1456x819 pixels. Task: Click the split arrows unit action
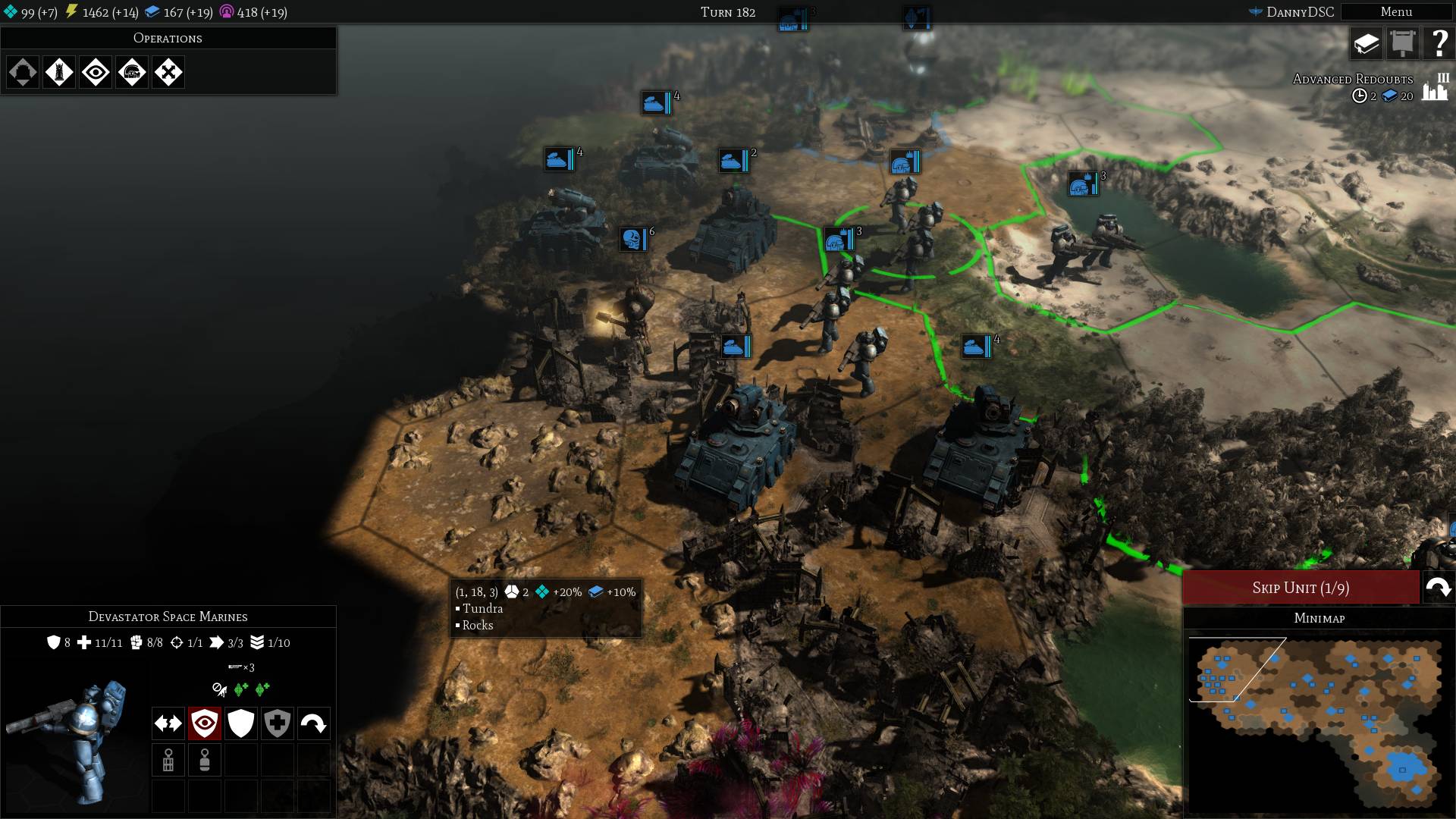pos(168,723)
